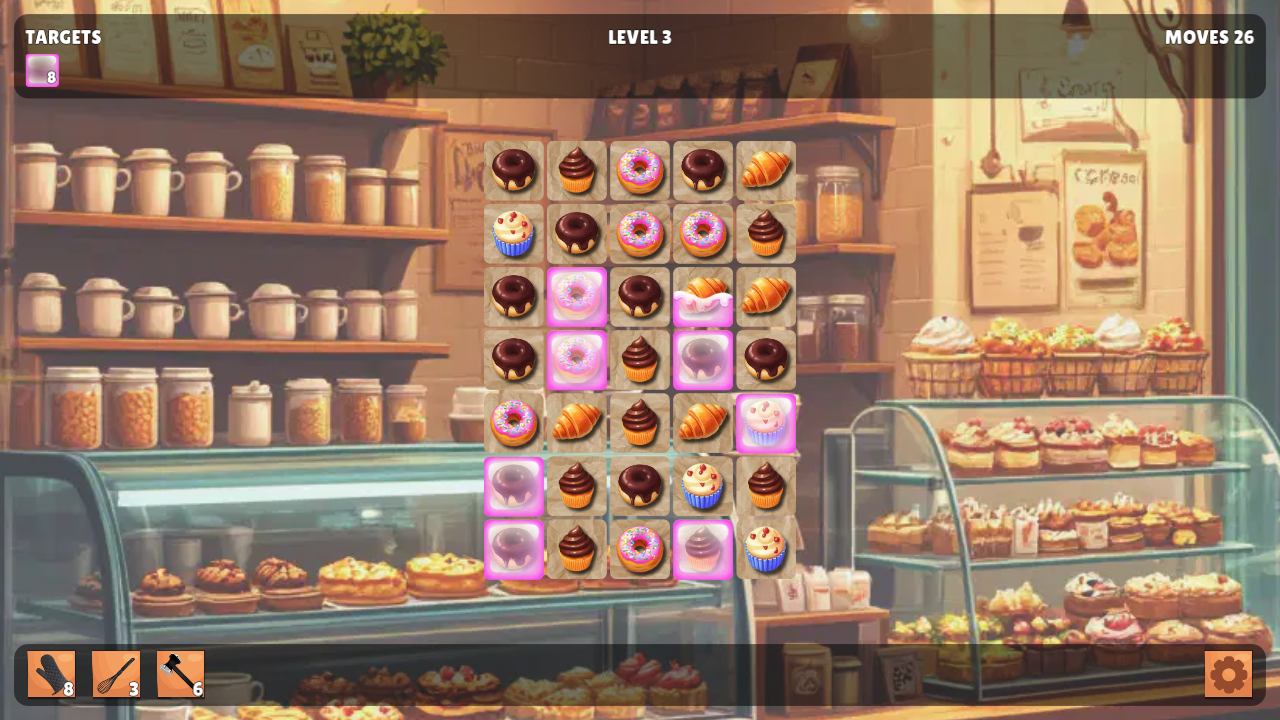Image resolution: width=1280 pixels, height=720 pixels.
Task: Click the pink-glowing cupcake on the board's right edge
Action: tap(765, 422)
